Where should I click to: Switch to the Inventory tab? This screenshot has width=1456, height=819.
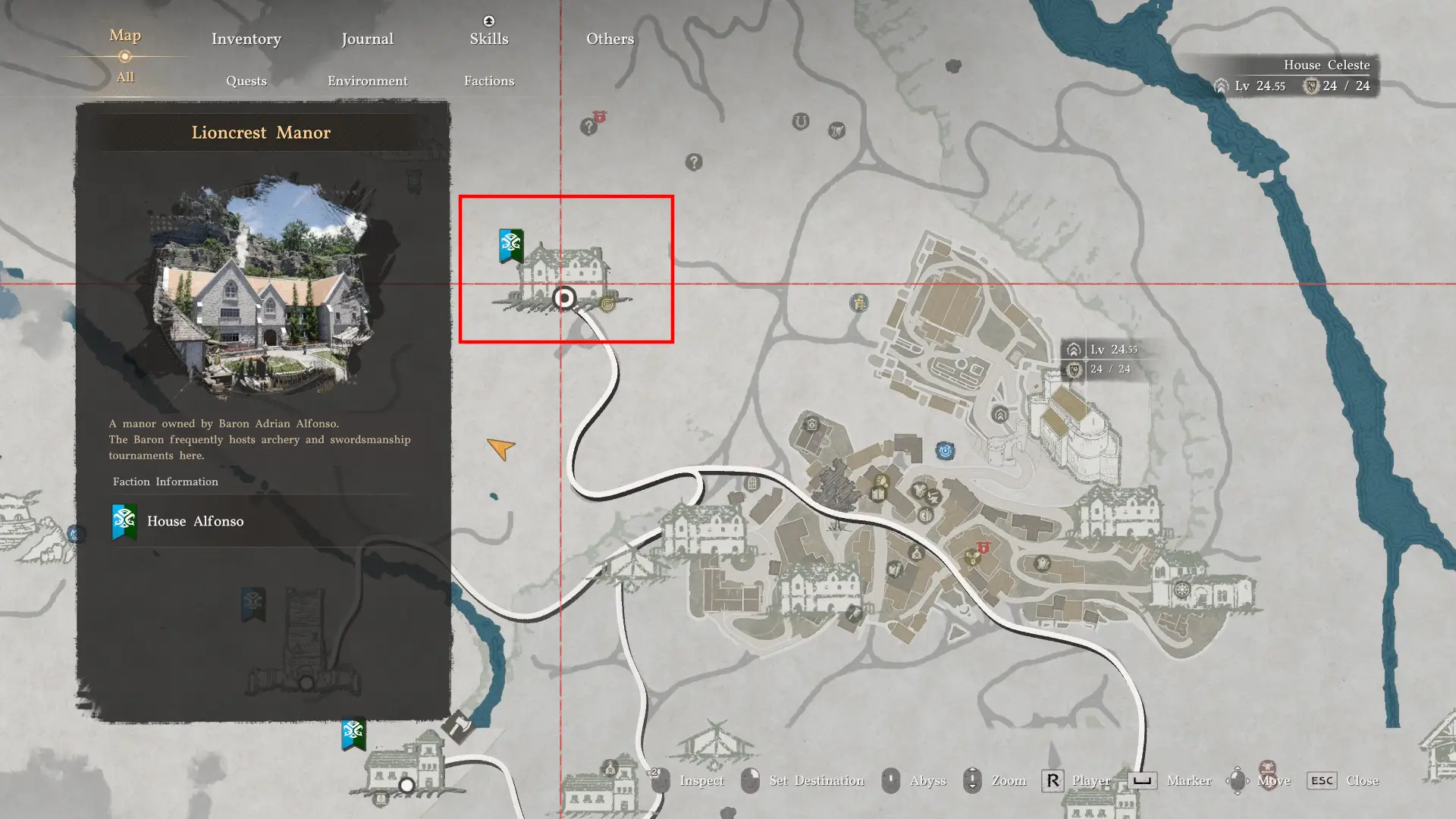point(246,38)
